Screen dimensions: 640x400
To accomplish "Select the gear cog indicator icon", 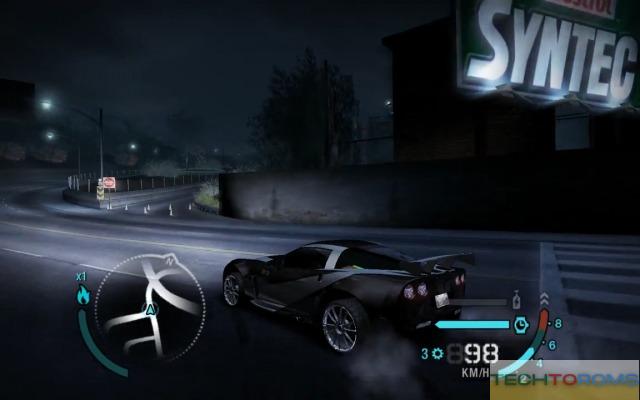I will coord(436,353).
